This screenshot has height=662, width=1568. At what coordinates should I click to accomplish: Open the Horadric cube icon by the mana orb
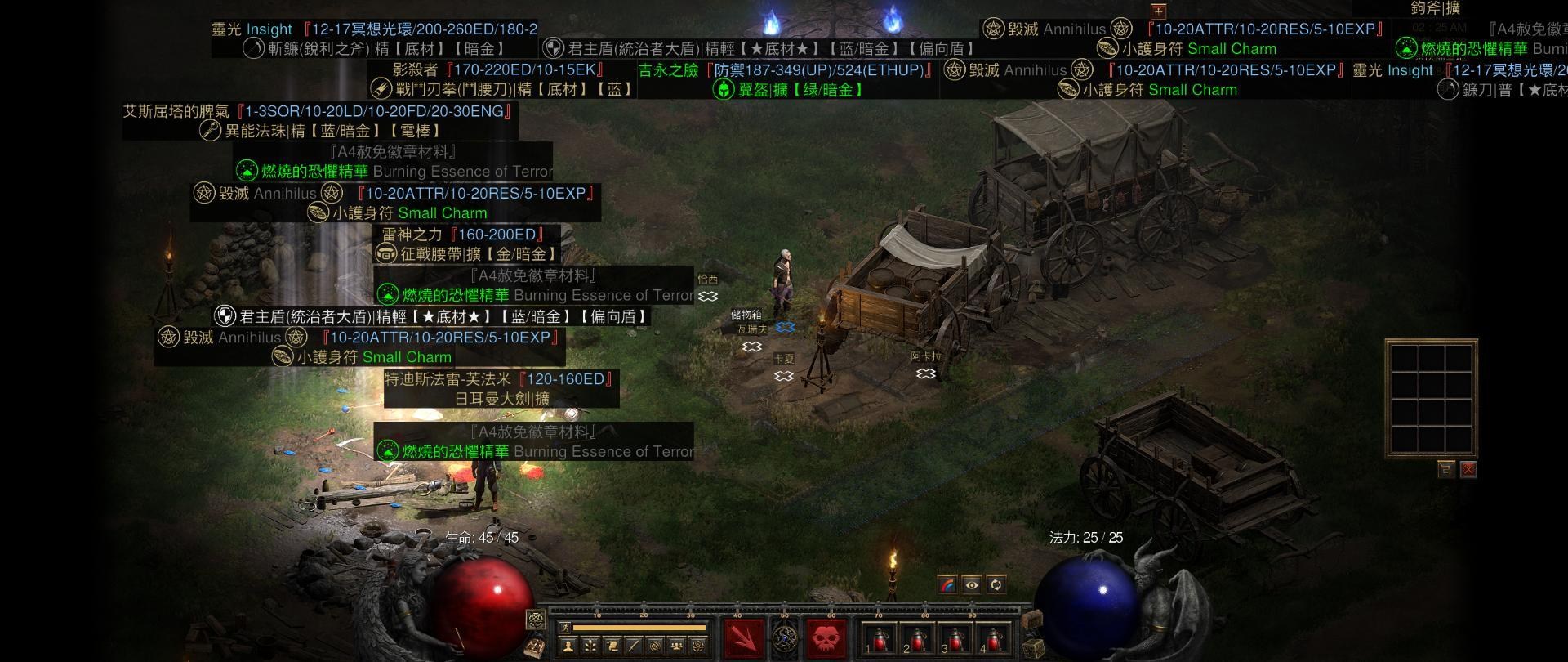click(x=1033, y=648)
